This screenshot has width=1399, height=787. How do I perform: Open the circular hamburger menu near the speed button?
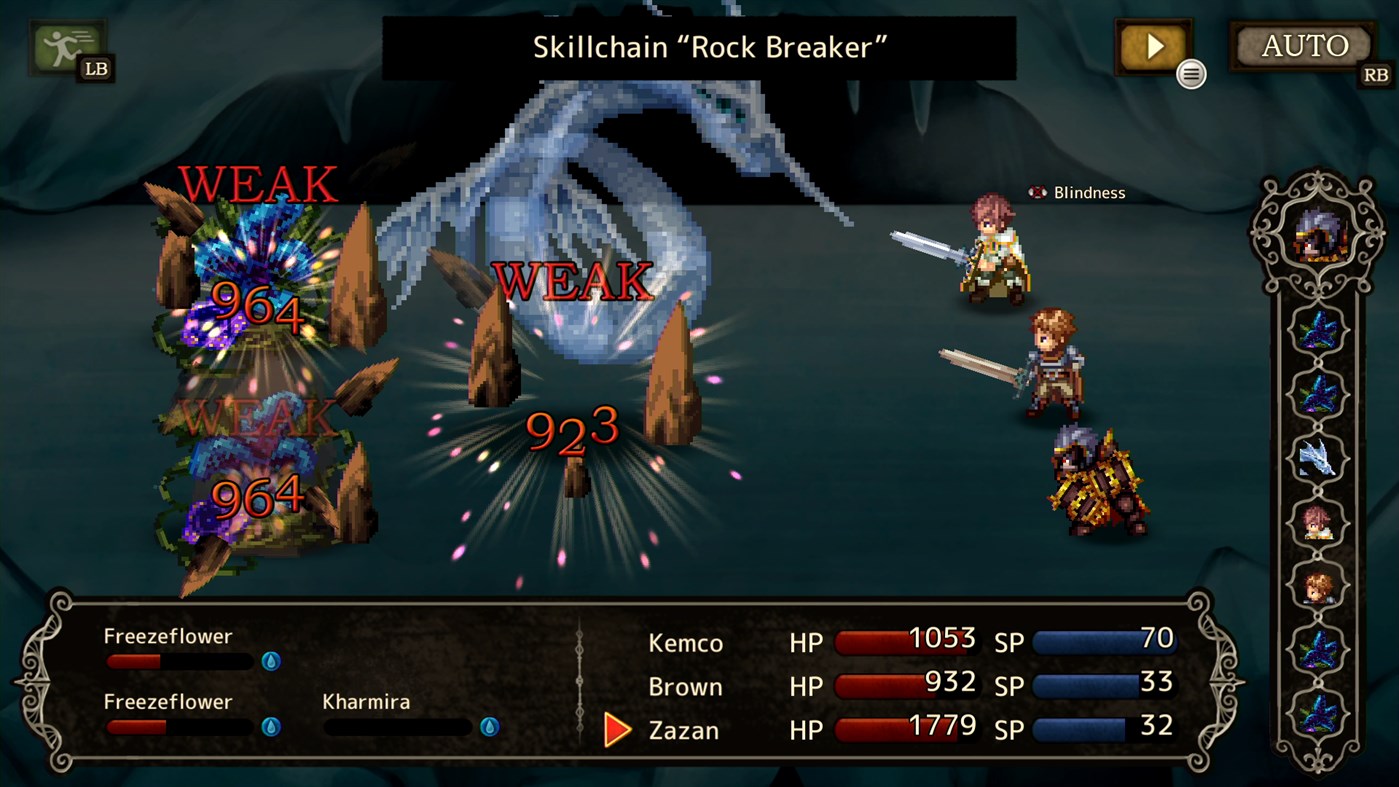tap(1190, 73)
